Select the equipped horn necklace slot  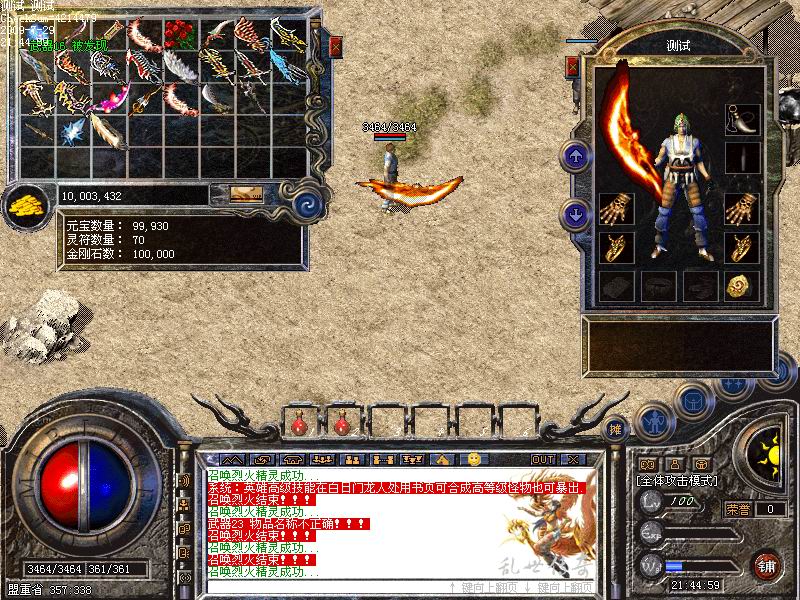(x=742, y=118)
